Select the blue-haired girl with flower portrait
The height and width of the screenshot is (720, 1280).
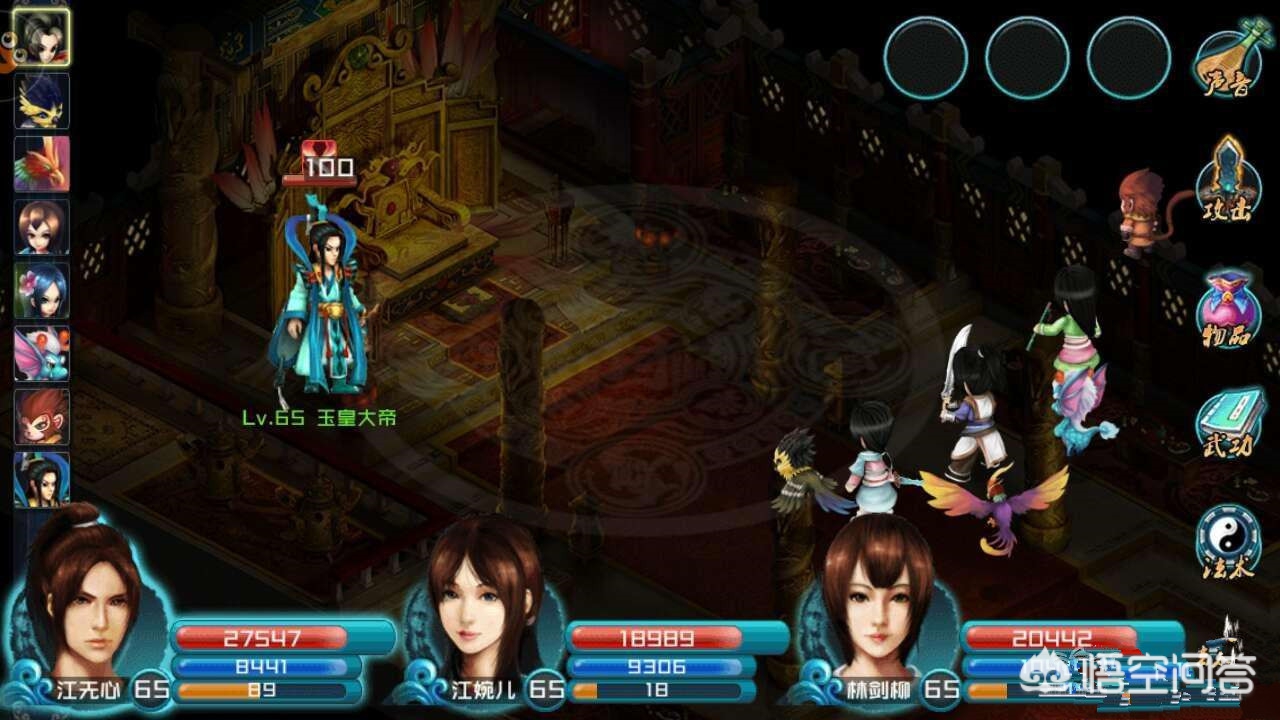coord(42,290)
